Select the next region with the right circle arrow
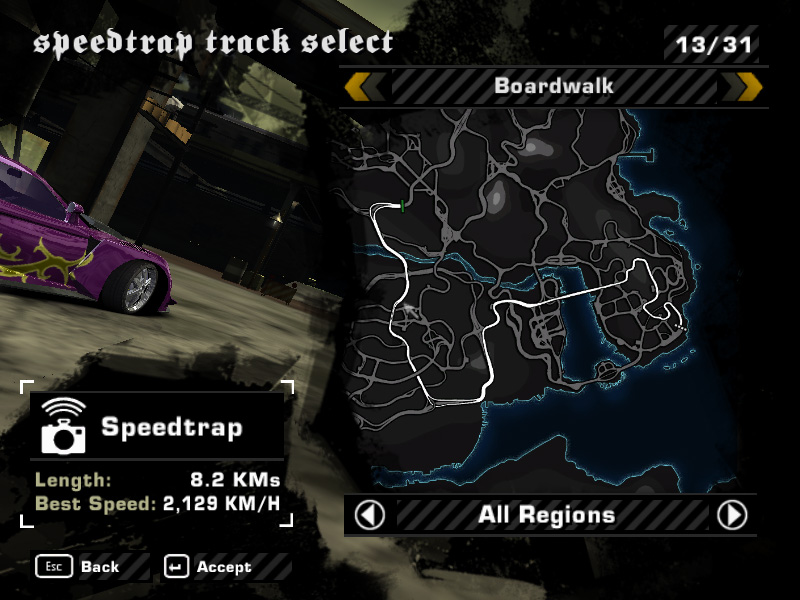Screen dimensions: 800x600 click(733, 515)
